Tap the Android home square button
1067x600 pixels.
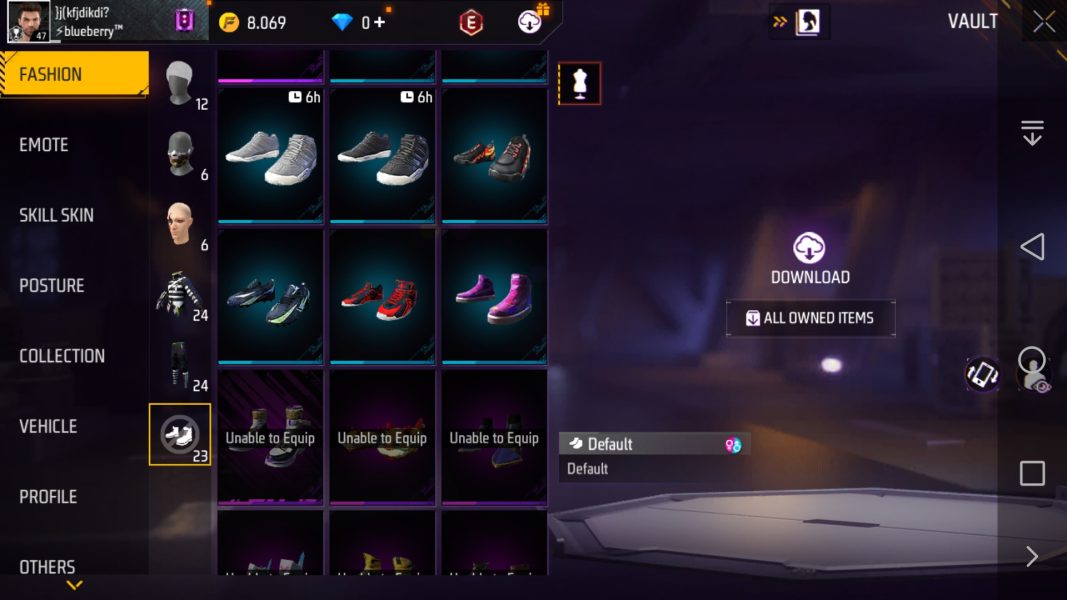tap(1032, 473)
